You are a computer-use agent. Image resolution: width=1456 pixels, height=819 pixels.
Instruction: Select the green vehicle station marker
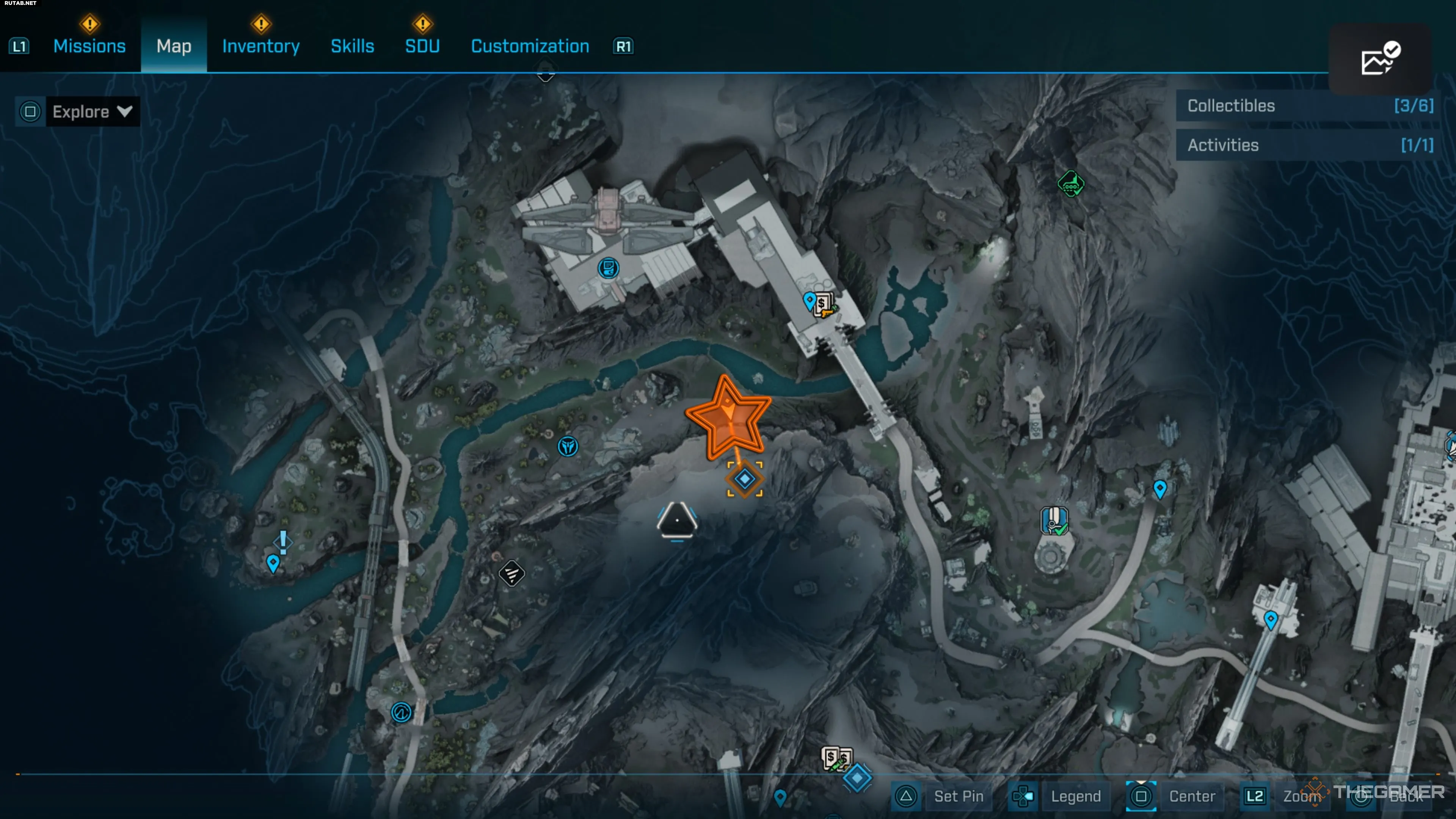1070,184
